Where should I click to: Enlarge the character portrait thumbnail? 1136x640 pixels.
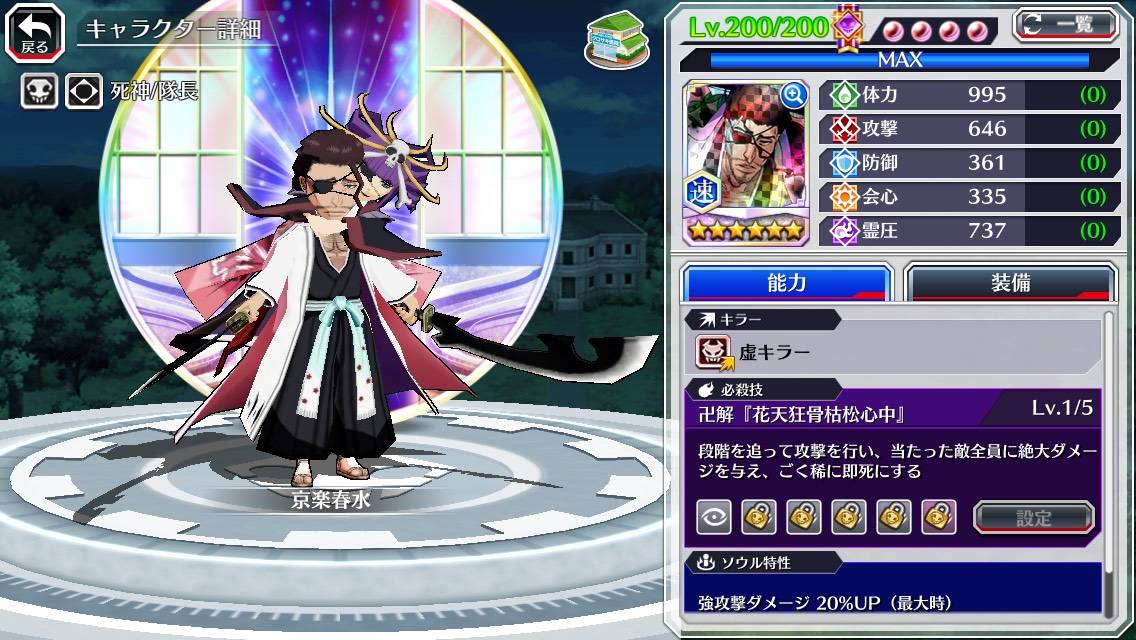(x=743, y=161)
